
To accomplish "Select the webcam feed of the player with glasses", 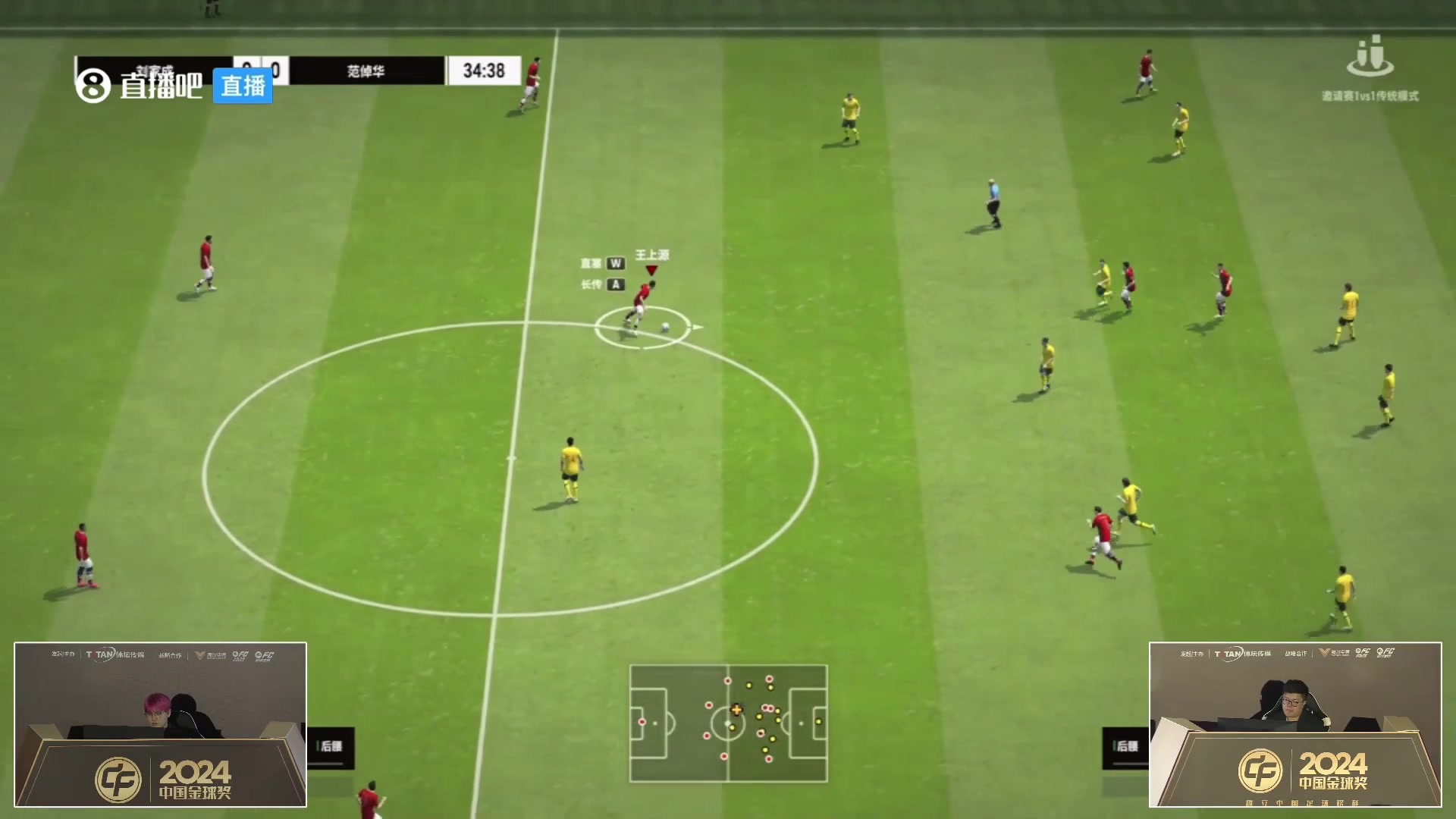I will 1294,724.
